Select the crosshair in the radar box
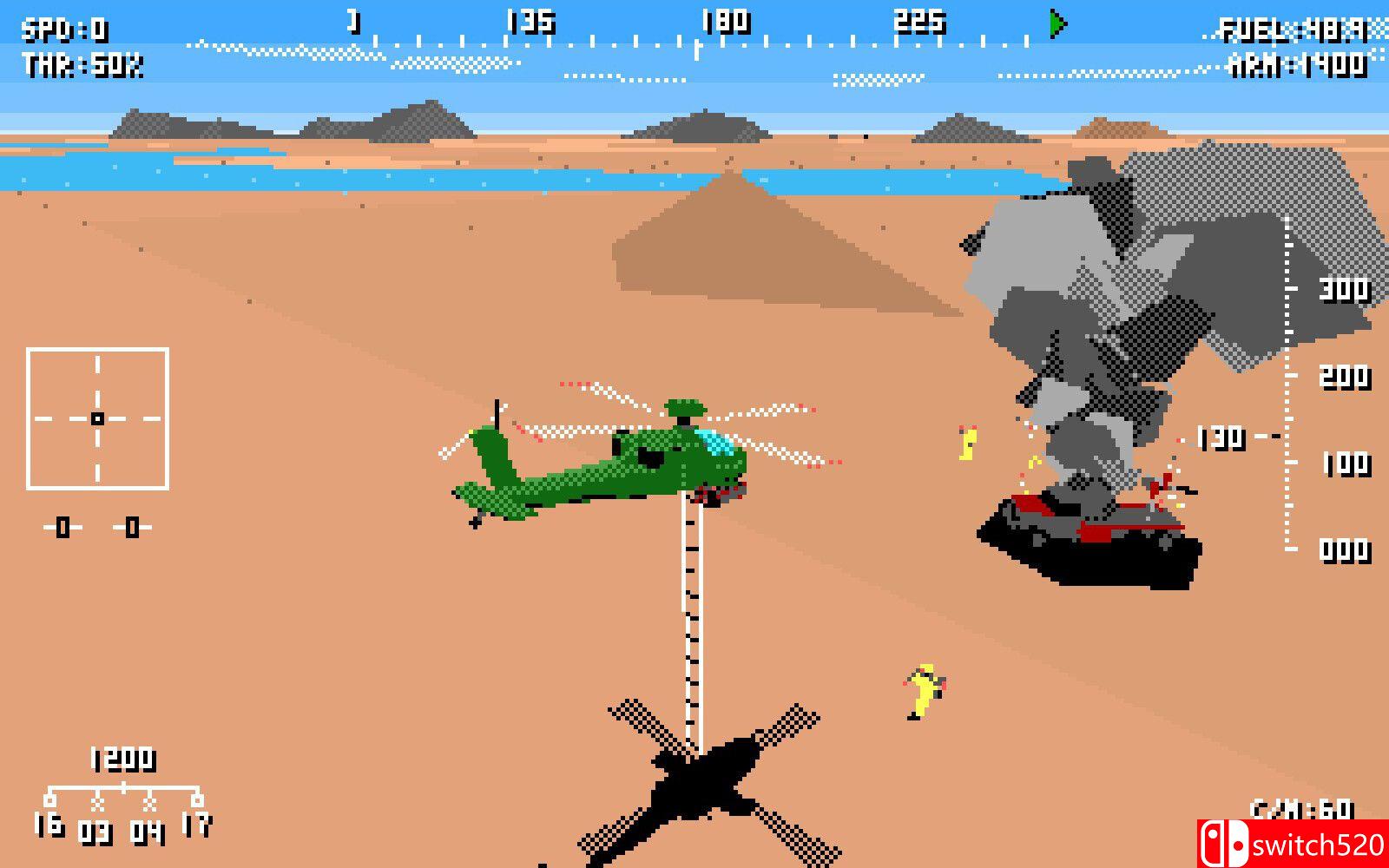 pos(98,418)
